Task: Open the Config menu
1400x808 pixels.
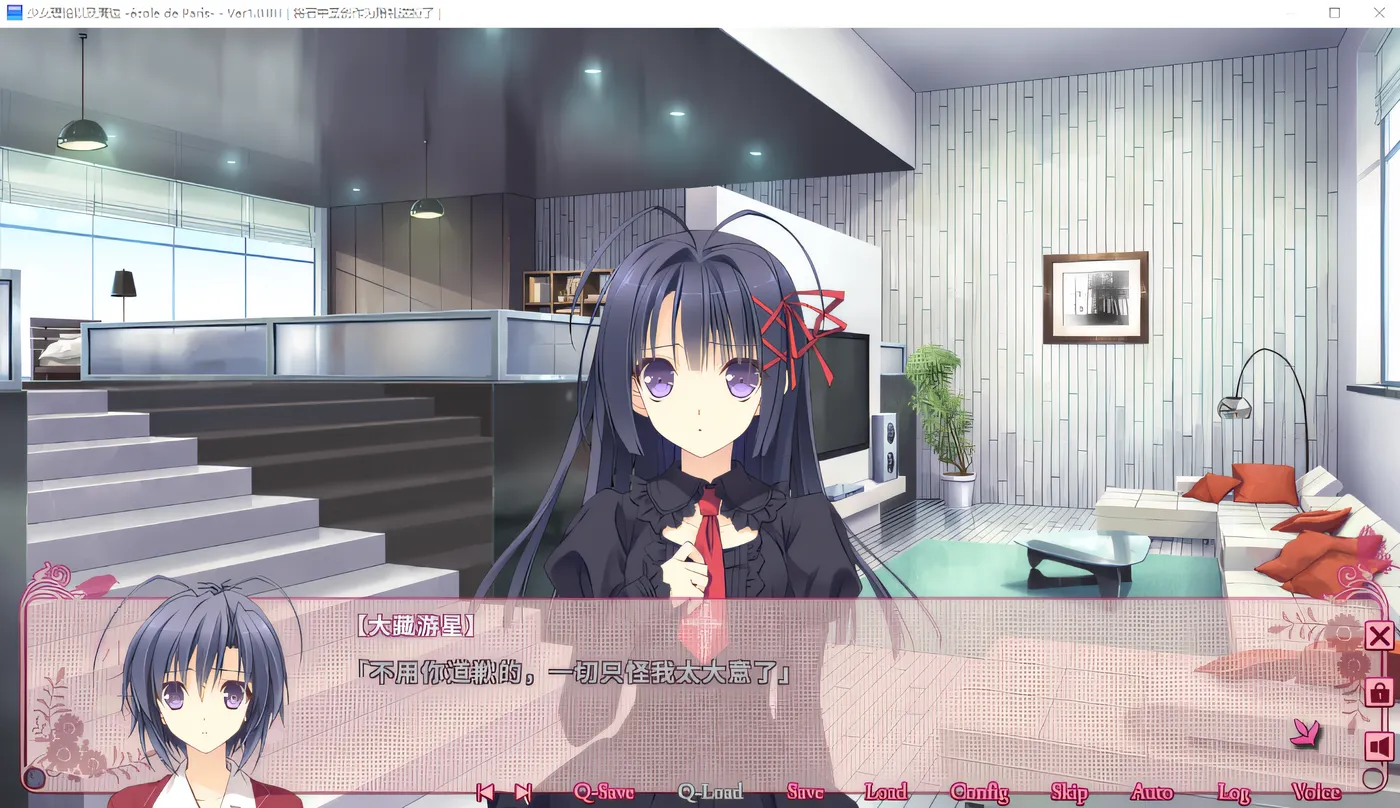Action: pos(981,790)
